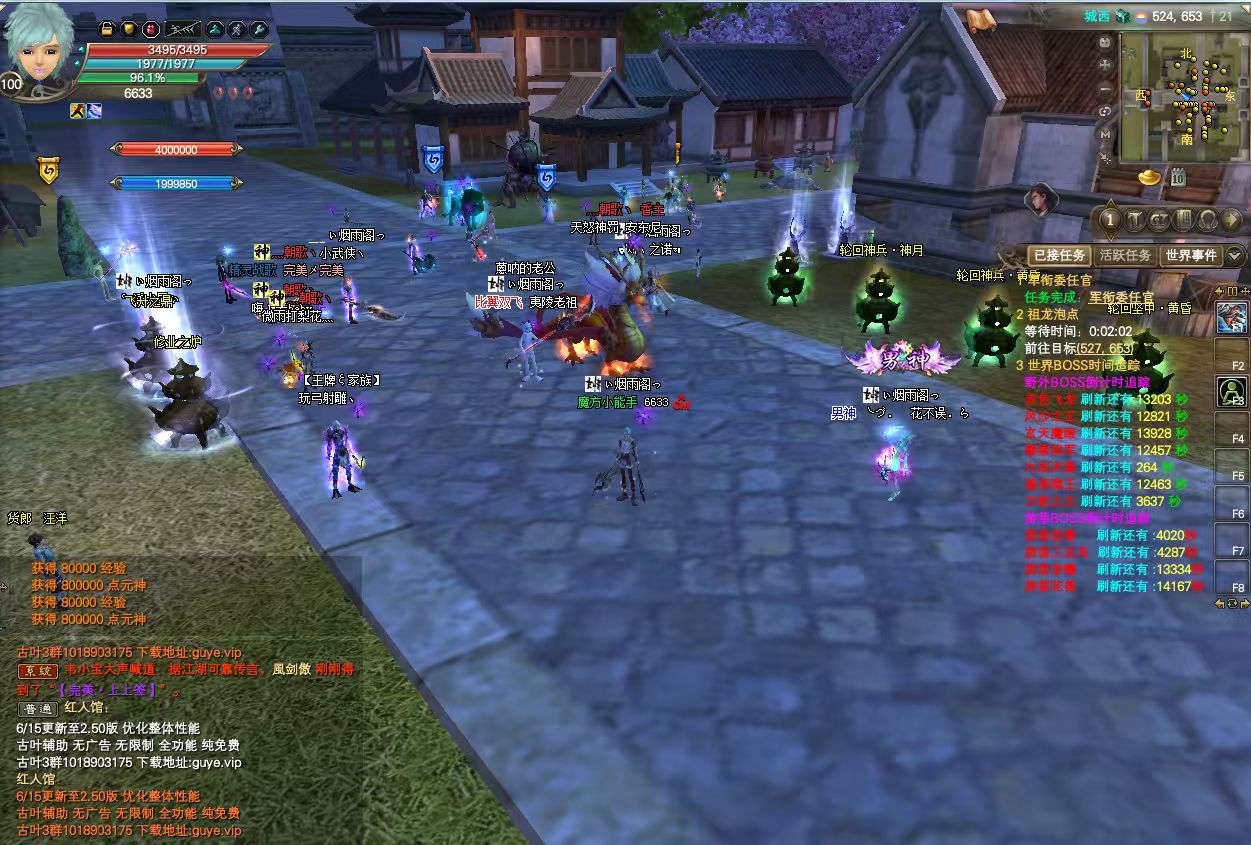Toggle the padlock icon above health bar
This screenshot has height=845, width=1251.
(107, 30)
